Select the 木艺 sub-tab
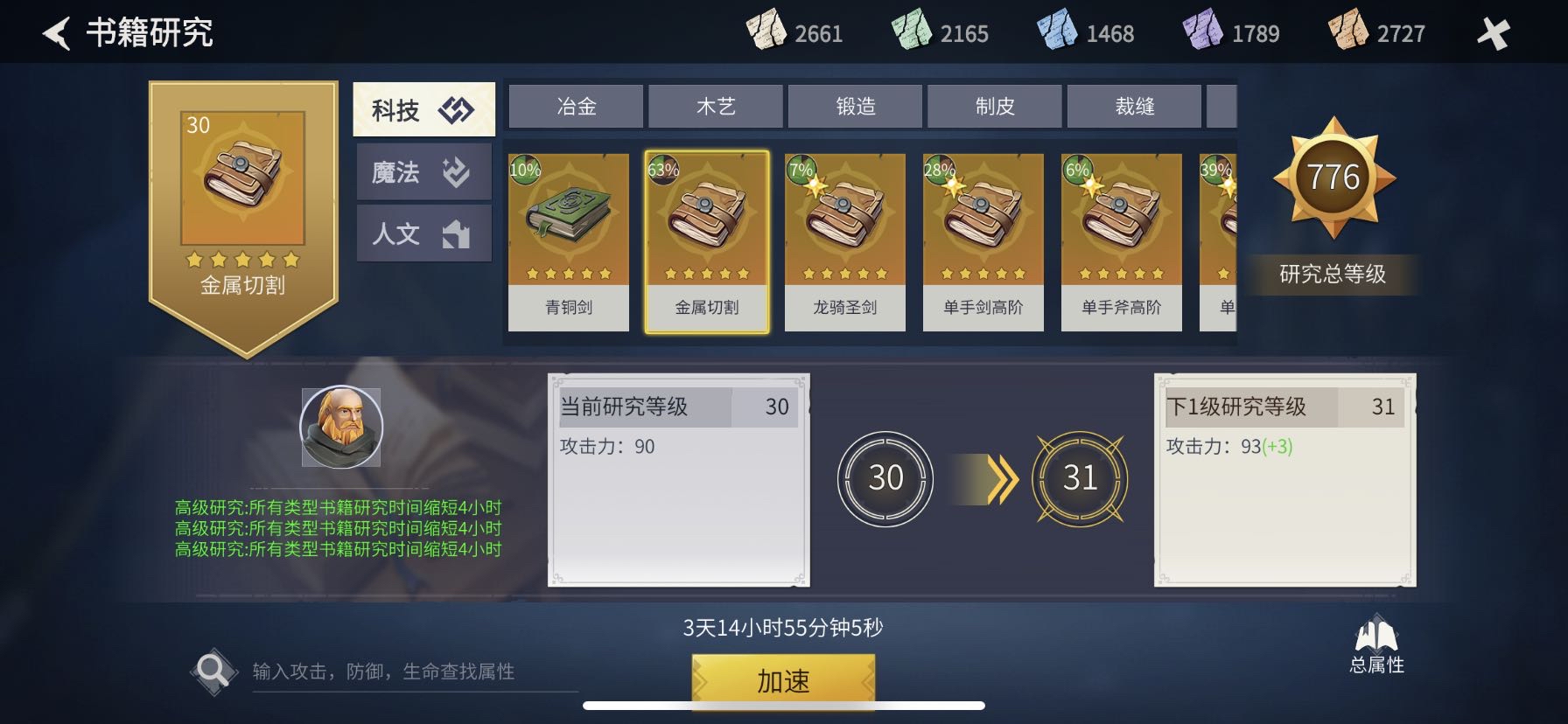Screen dimensions: 1568x724 [x=715, y=107]
